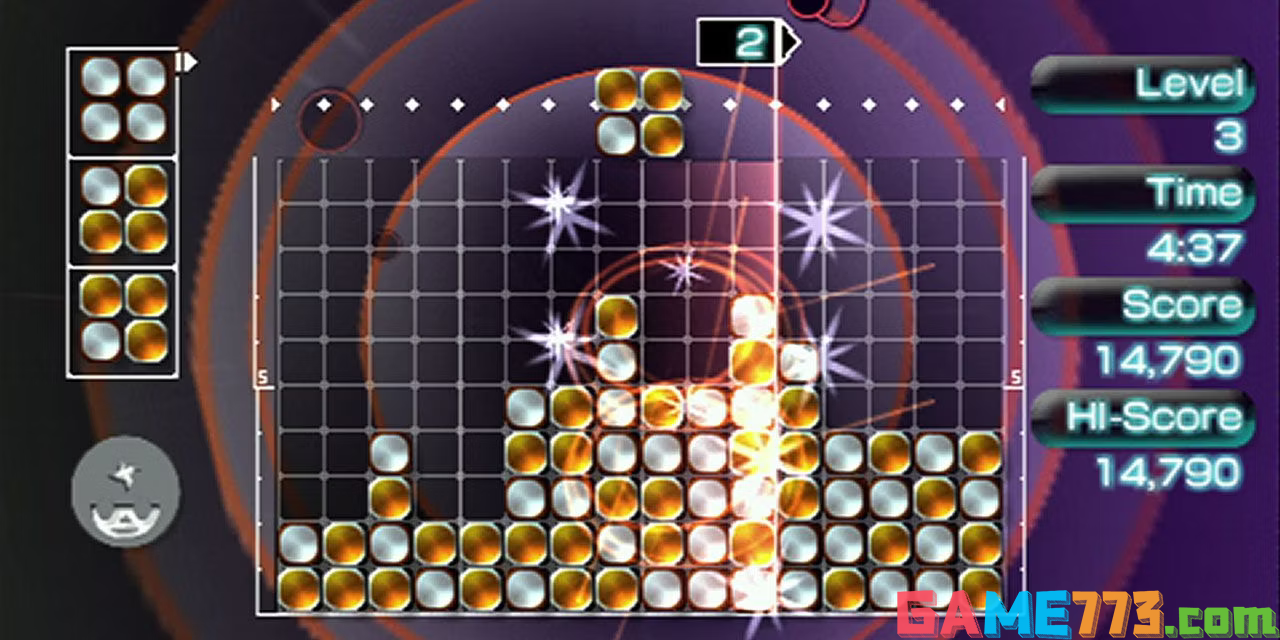1280x640 pixels.
Task: Select the falling block above the grid
Action: pyautogui.click(x=640, y=112)
